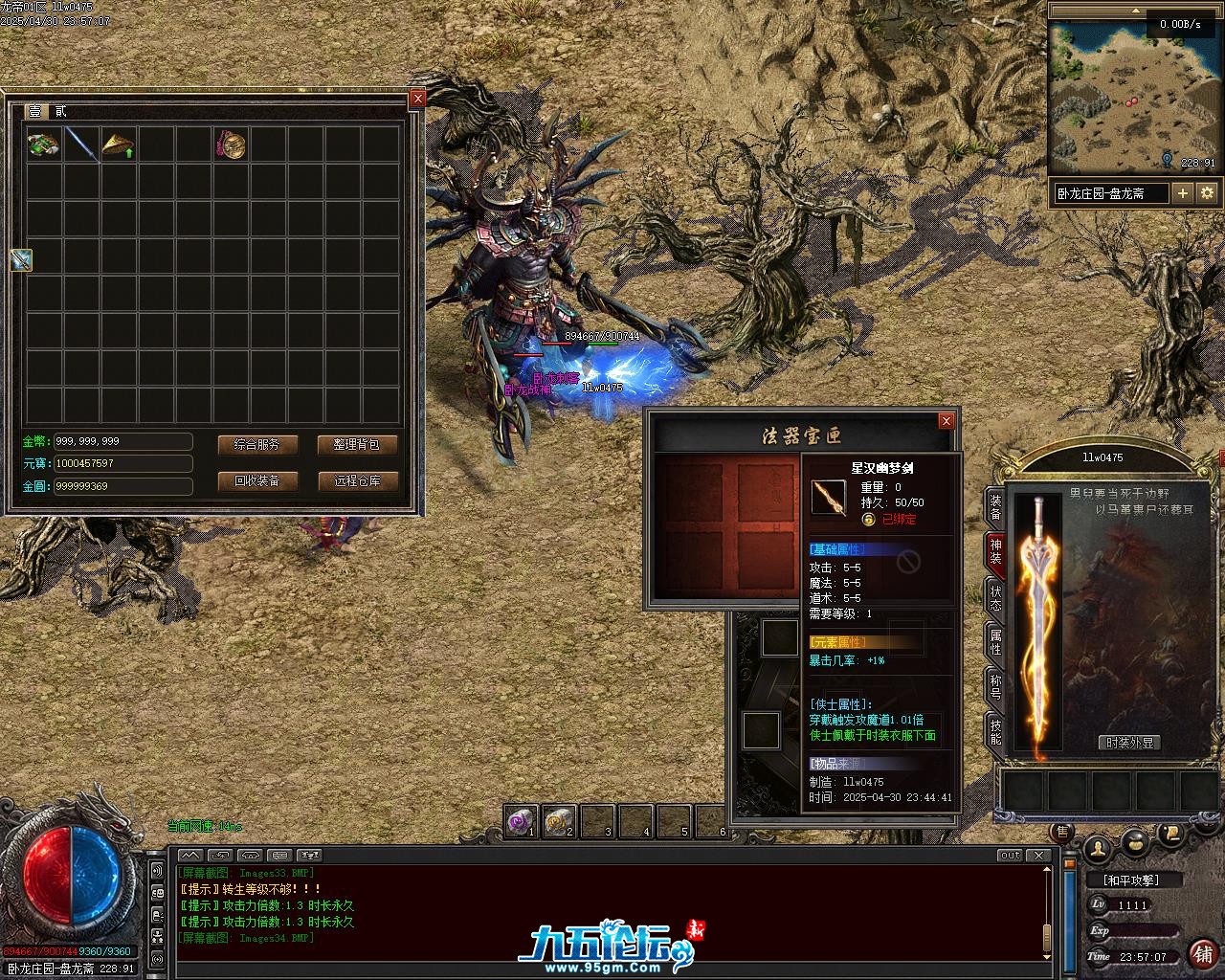Select the straw hat item in the bag
This screenshot has width=1225, height=980.
point(119,145)
